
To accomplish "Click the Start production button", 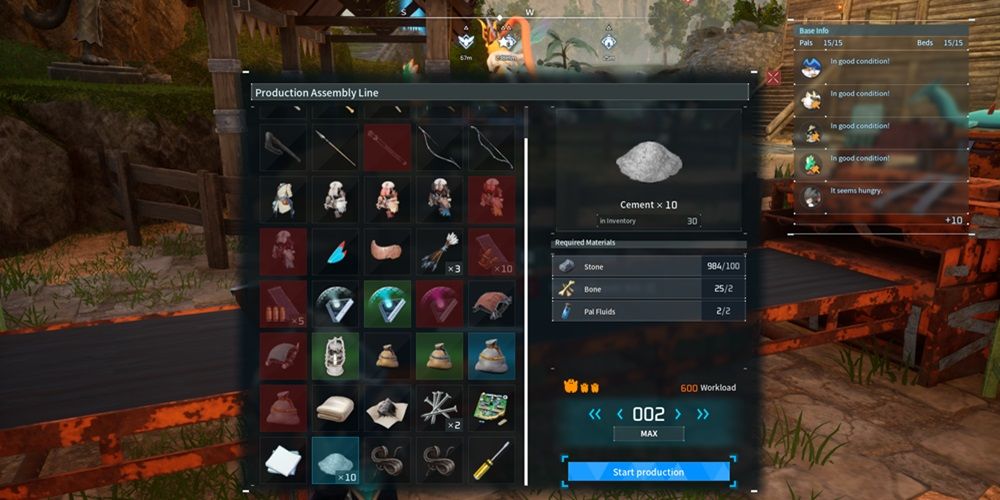I will 648,472.
